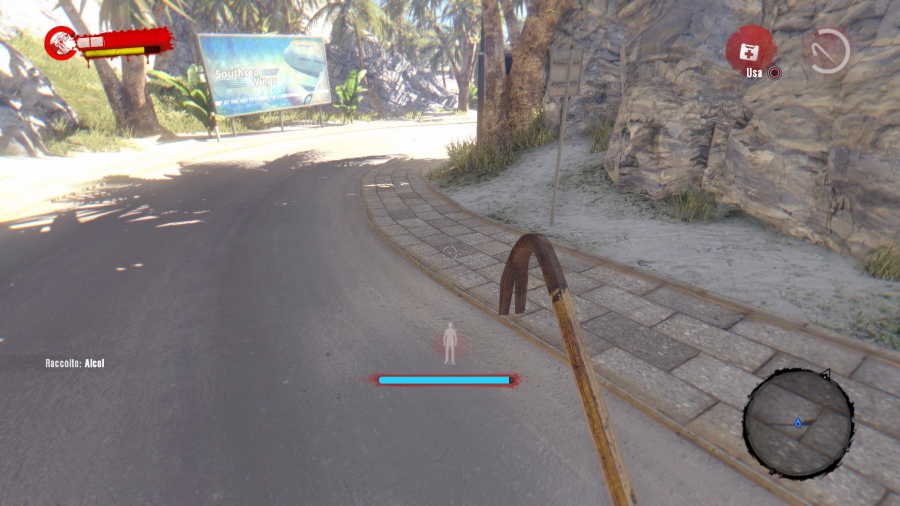Image resolution: width=900 pixels, height=506 pixels.
Task: Click the white body stance indicator
Action: tap(450, 343)
